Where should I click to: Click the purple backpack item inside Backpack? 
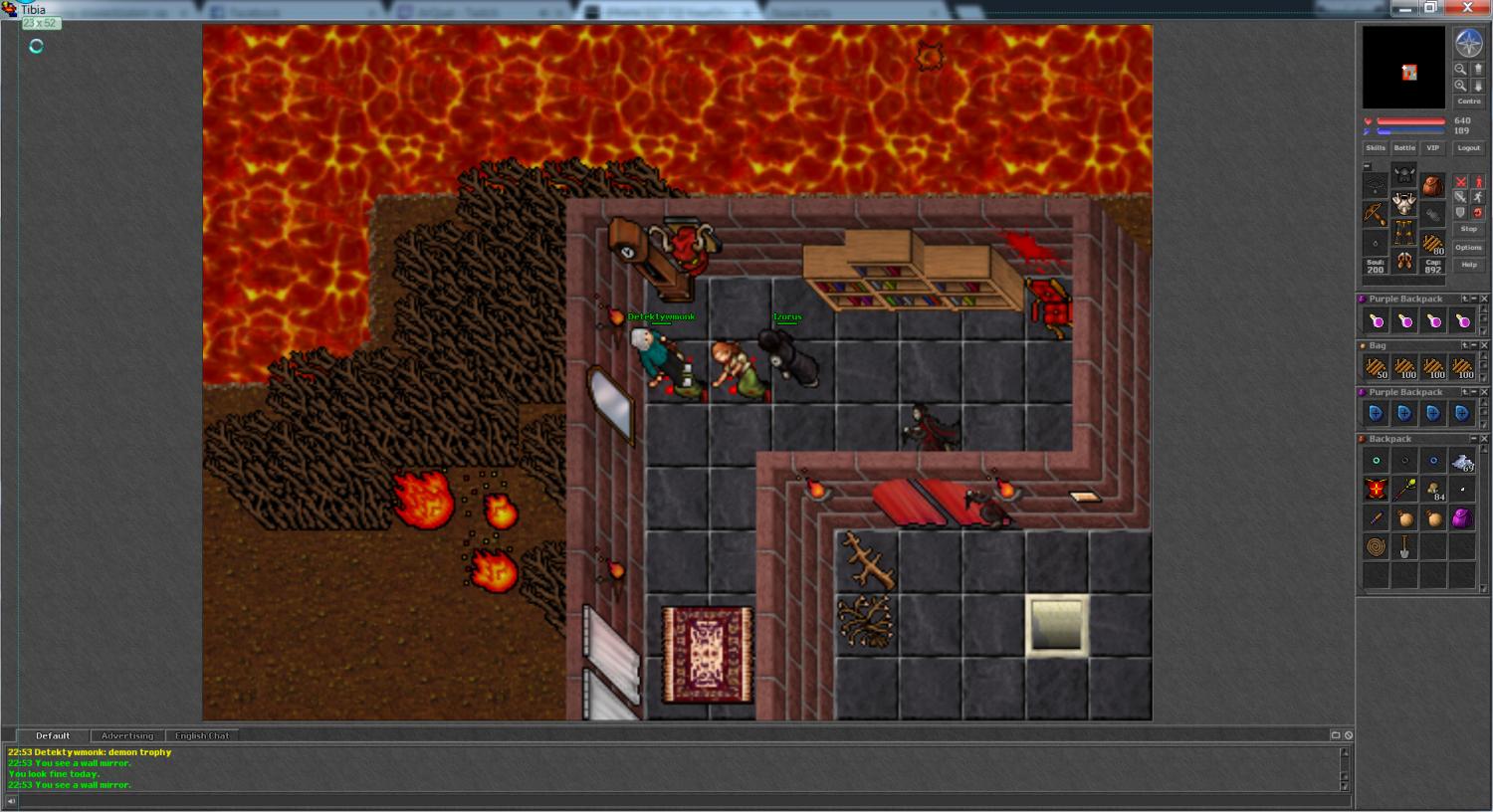click(x=1461, y=517)
